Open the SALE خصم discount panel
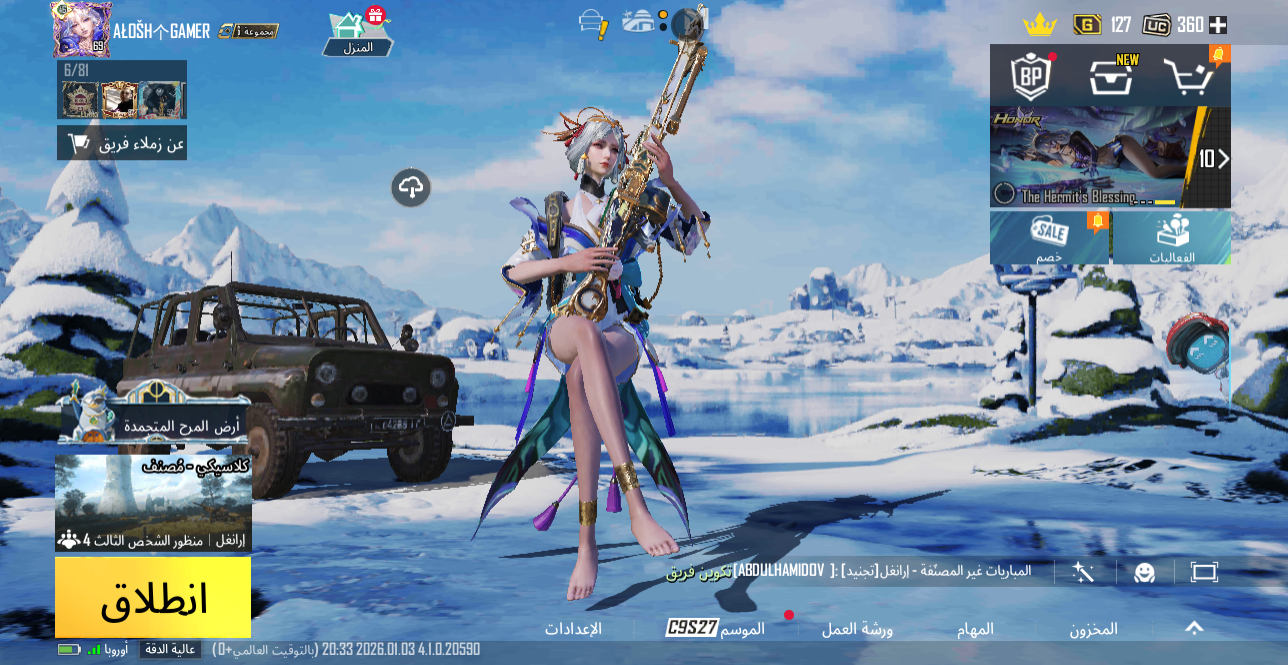 1049,237
